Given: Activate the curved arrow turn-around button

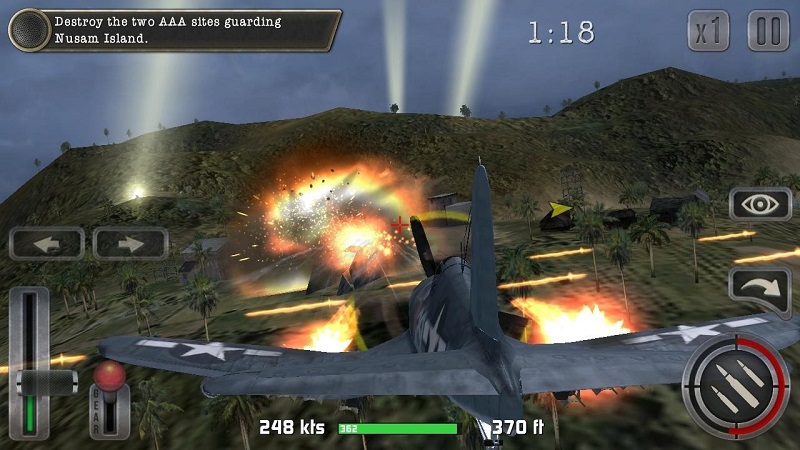Looking at the screenshot, I should click(760, 287).
